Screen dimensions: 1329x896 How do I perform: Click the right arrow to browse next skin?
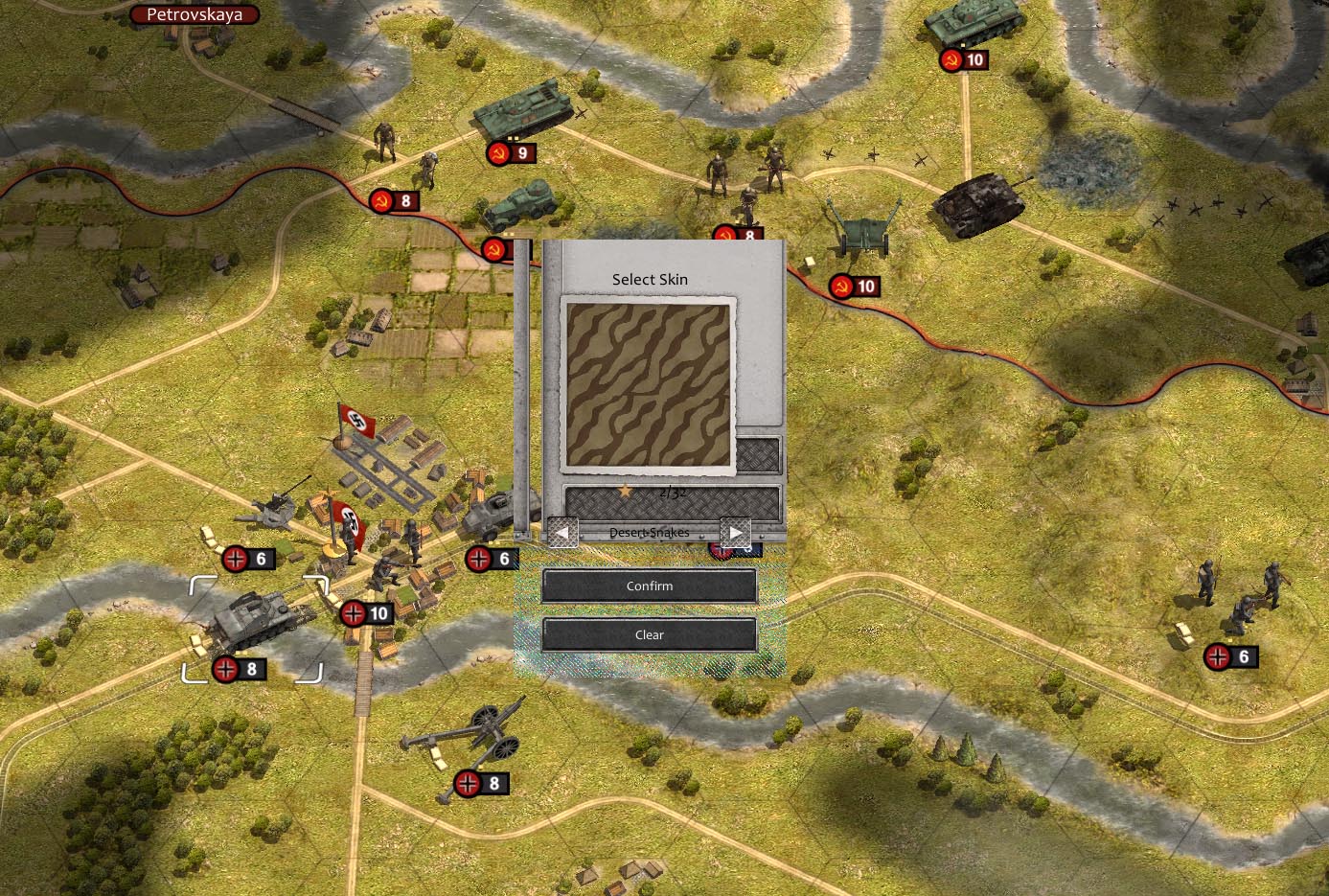737,530
